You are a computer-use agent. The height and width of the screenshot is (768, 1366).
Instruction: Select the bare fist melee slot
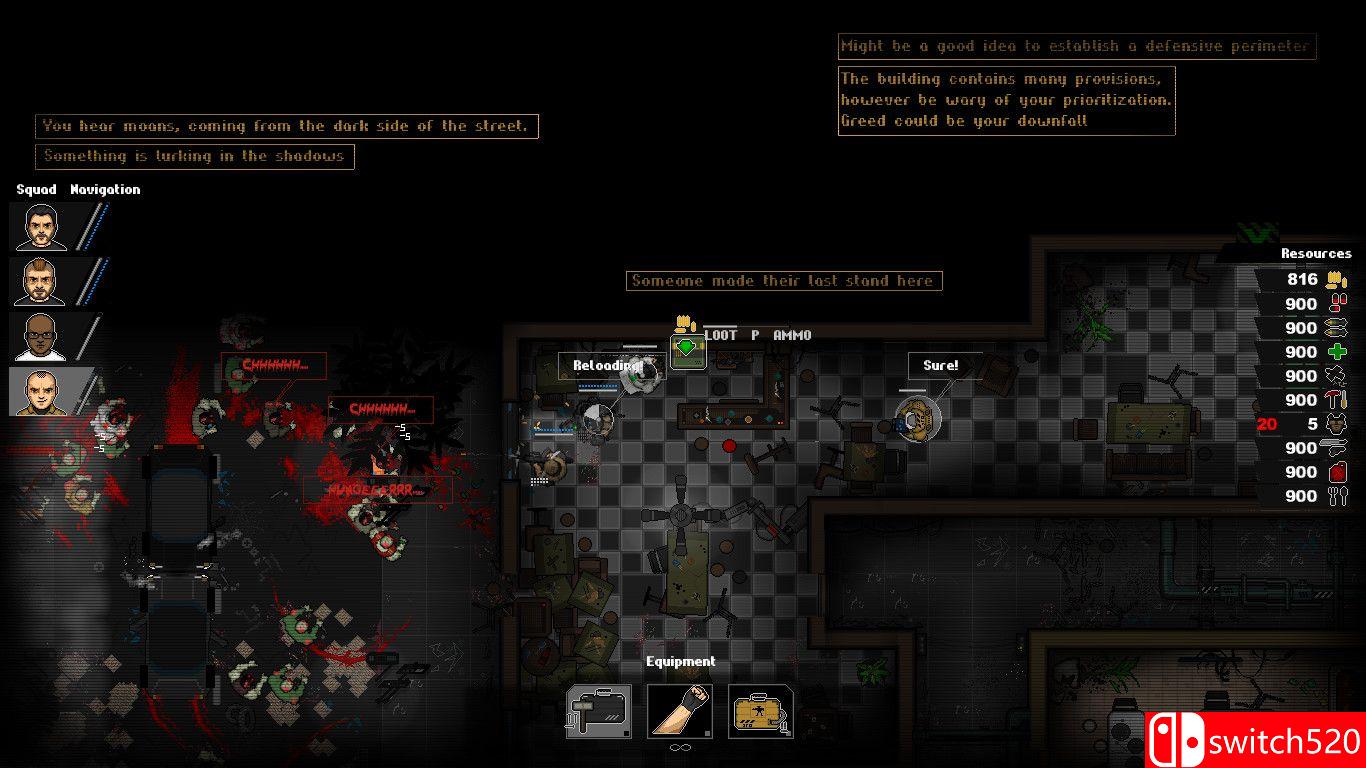coord(680,711)
